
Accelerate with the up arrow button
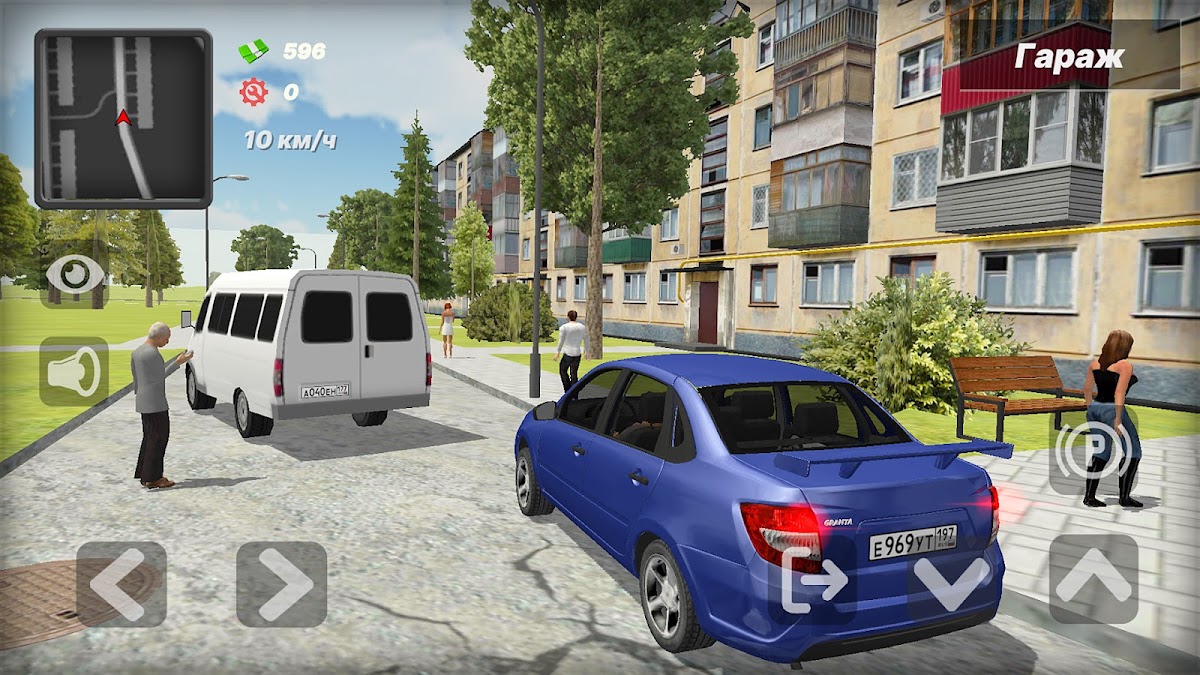1093,580
